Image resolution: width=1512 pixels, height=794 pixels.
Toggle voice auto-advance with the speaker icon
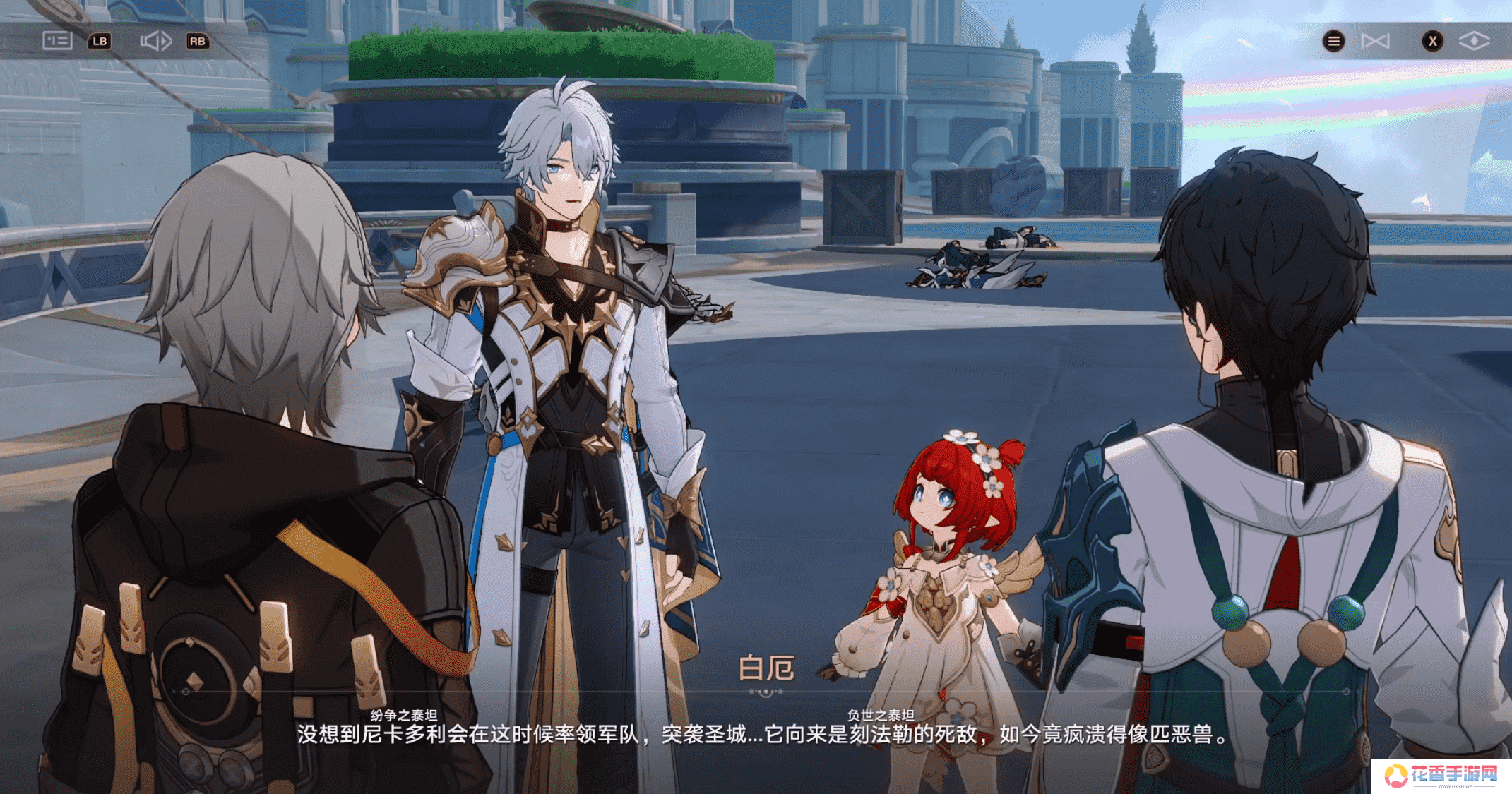[x=157, y=41]
